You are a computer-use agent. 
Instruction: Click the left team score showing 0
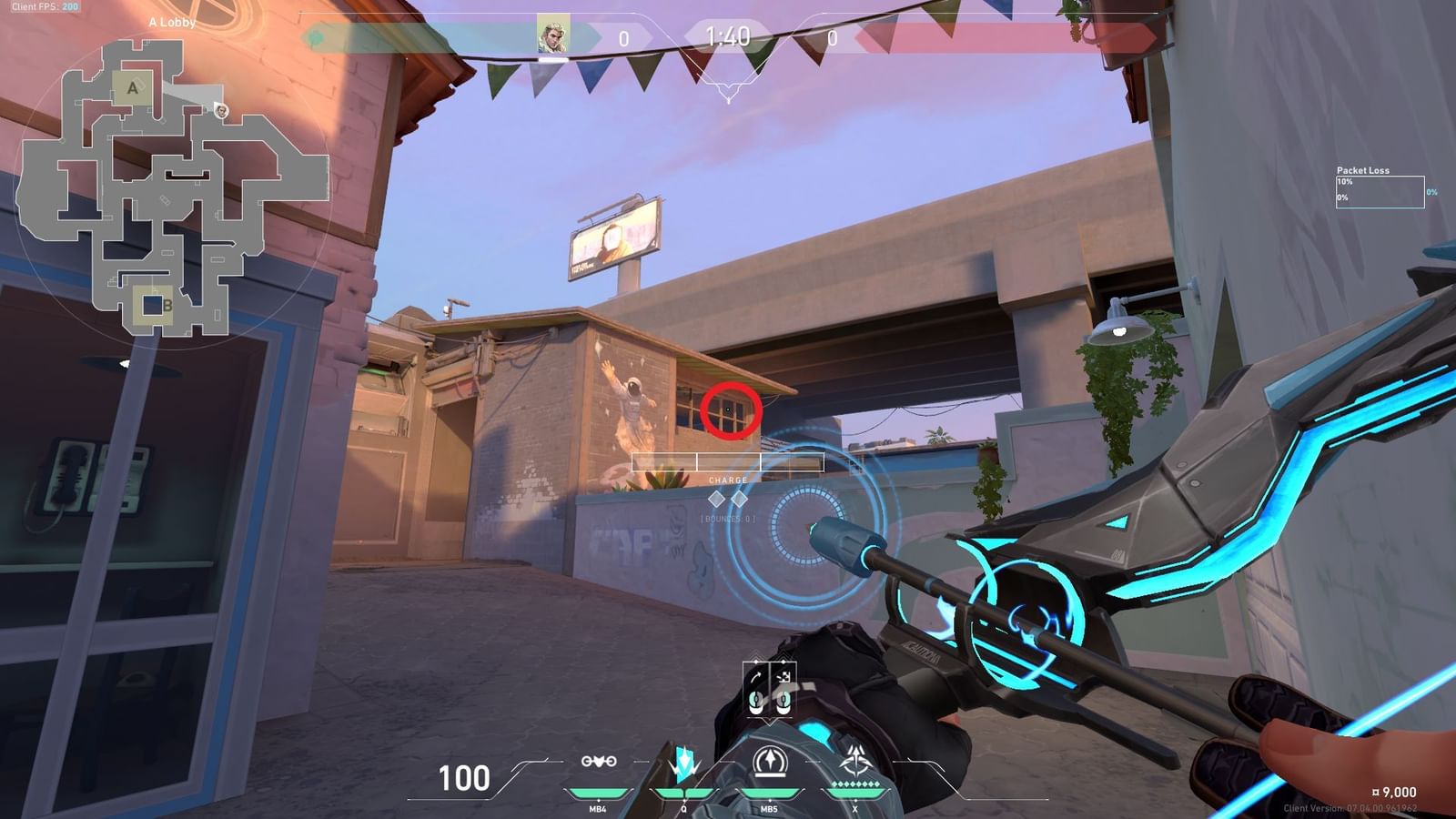tap(623, 38)
